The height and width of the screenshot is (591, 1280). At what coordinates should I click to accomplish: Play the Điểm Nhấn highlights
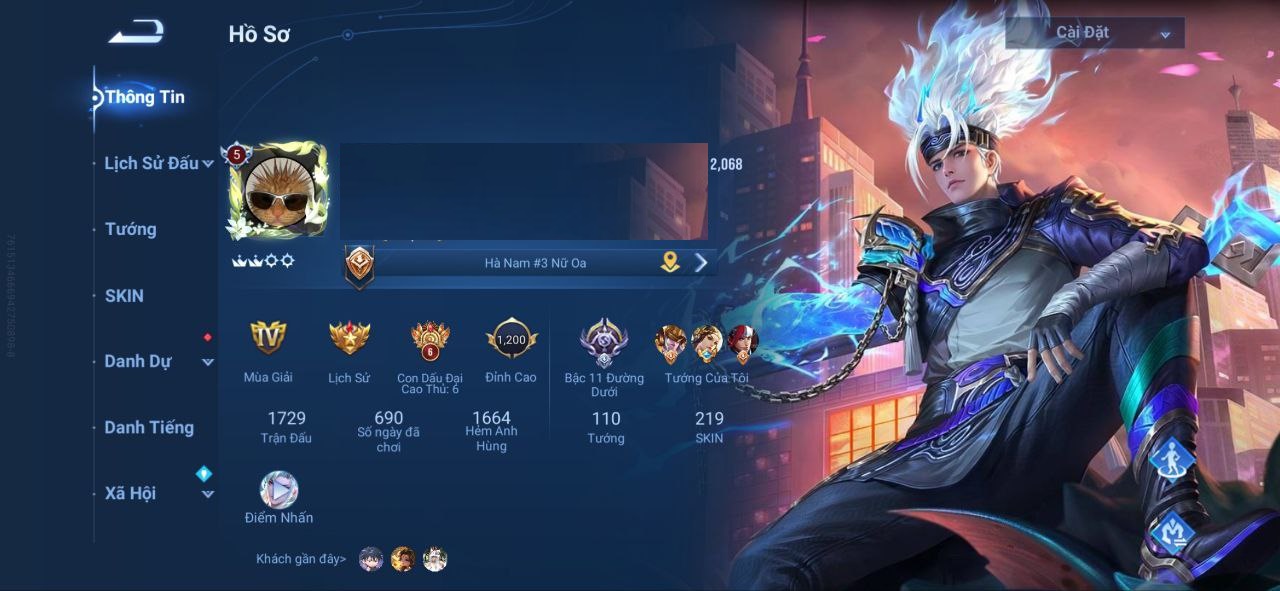pos(279,490)
